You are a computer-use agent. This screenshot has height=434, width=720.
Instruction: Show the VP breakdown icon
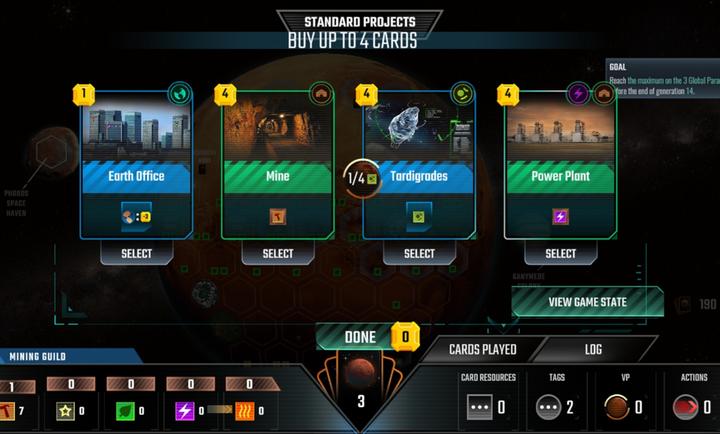pos(618,407)
